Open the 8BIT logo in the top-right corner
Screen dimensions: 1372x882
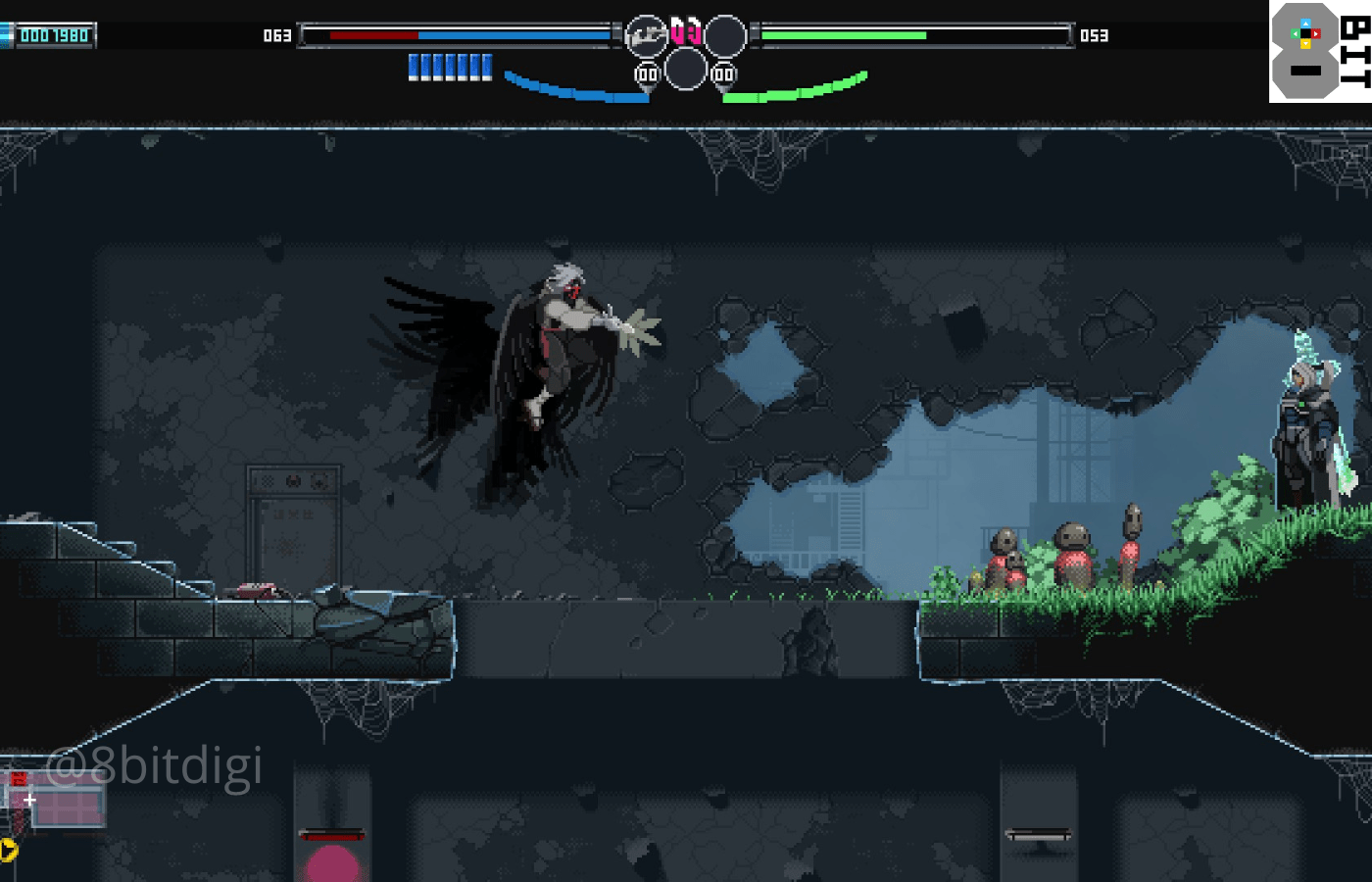[x=1319, y=54]
